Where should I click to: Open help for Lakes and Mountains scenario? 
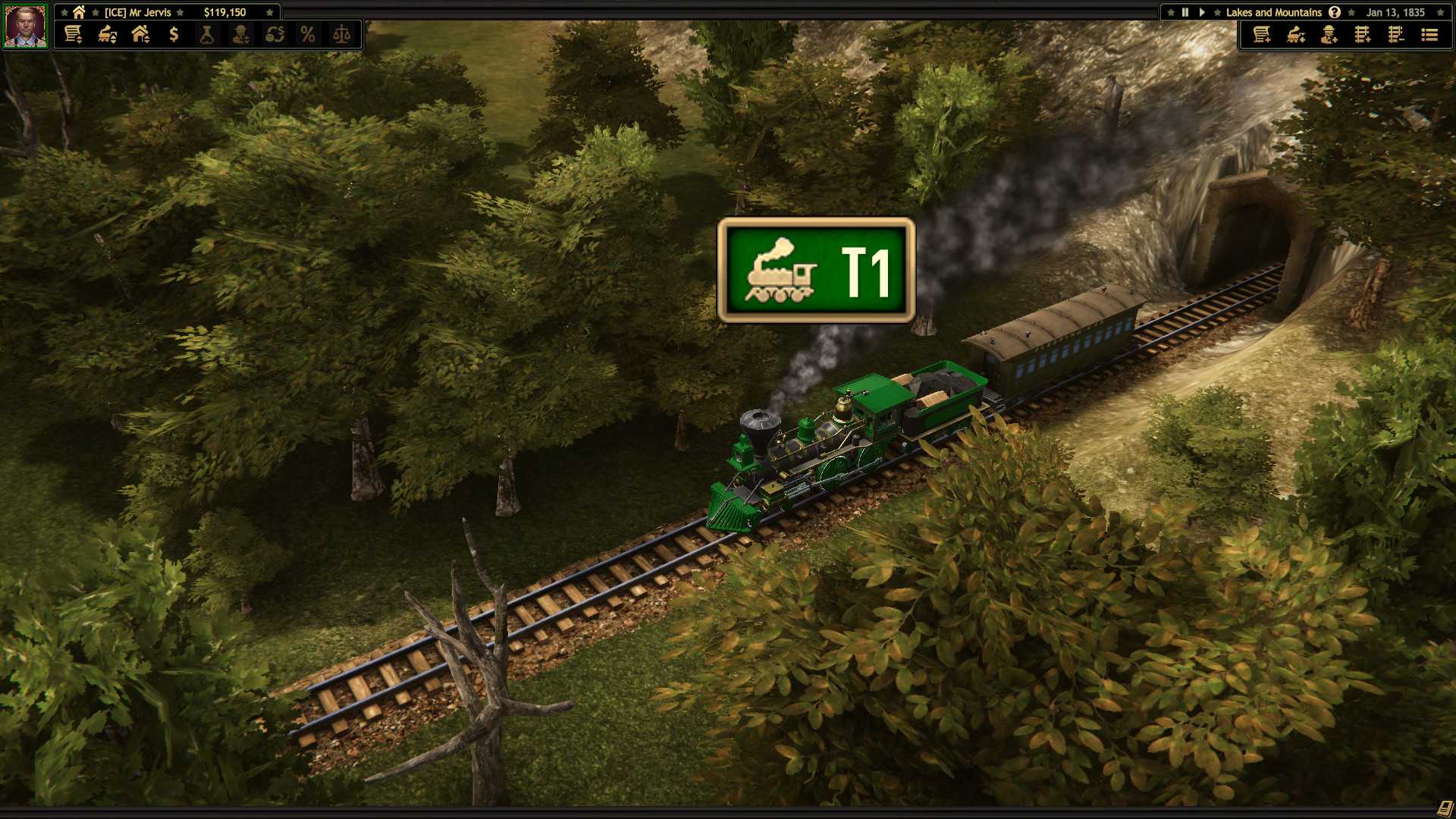(x=1334, y=11)
